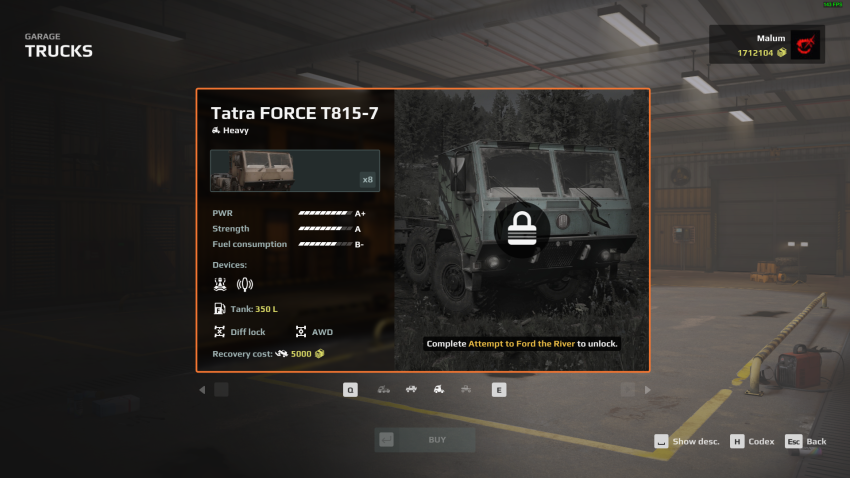
Task: Open Malum's player profile avatar
Action: pyautogui.click(x=804, y=45)
